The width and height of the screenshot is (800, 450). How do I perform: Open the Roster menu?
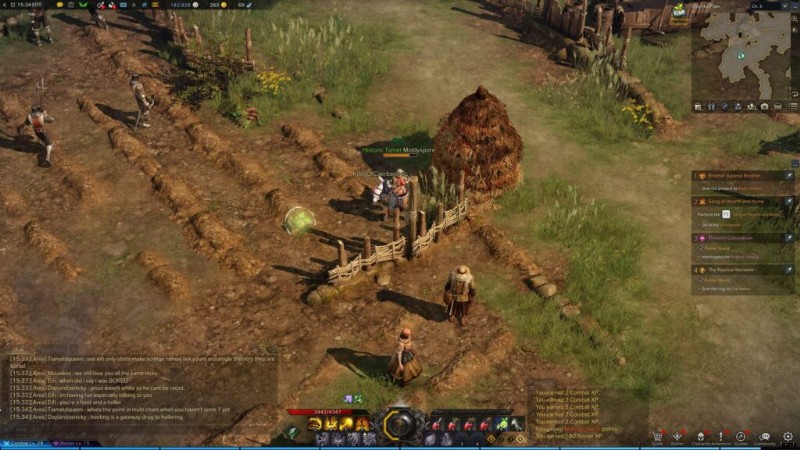click(x=677, y=437)
